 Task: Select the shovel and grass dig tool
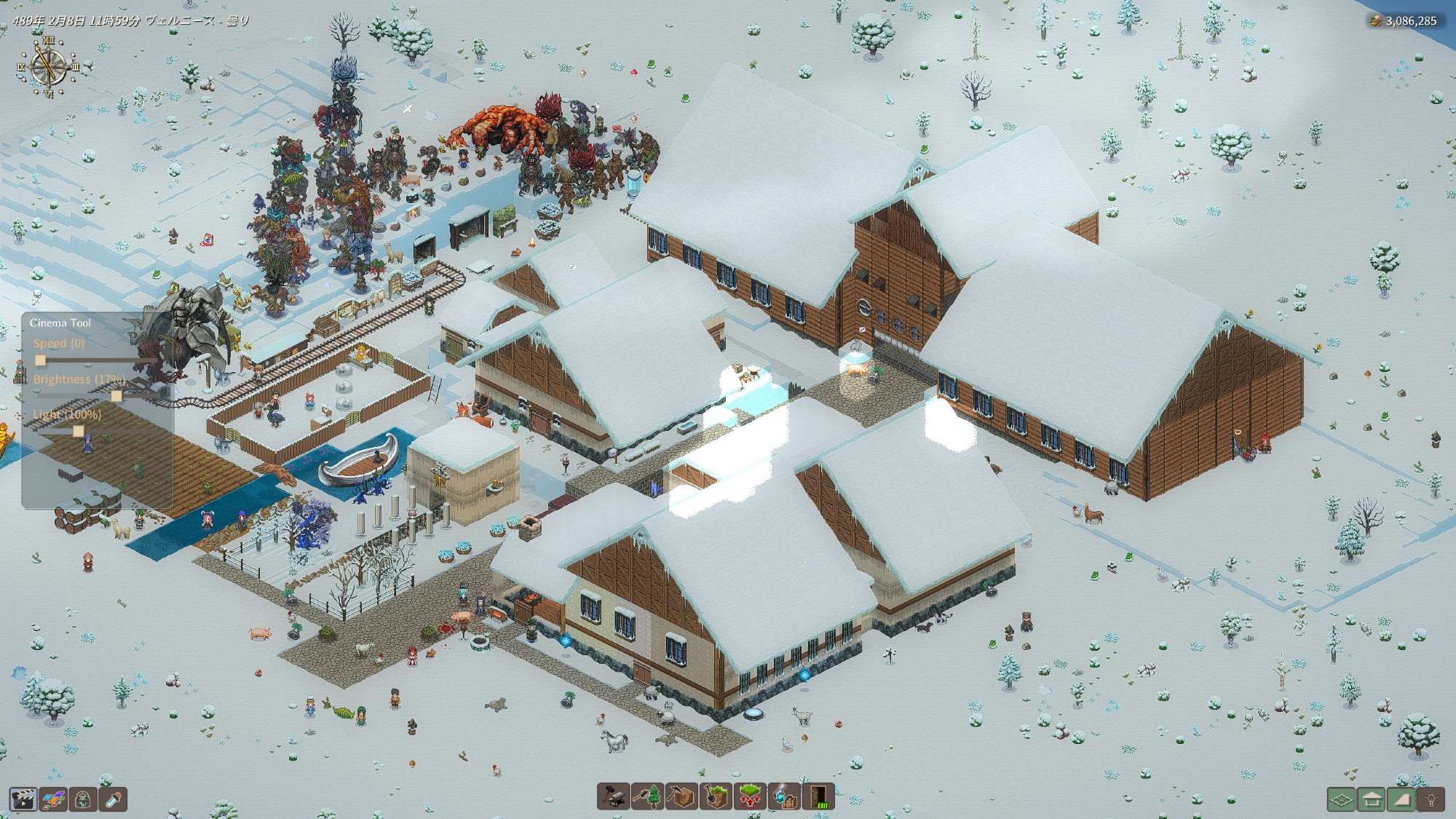716,796
